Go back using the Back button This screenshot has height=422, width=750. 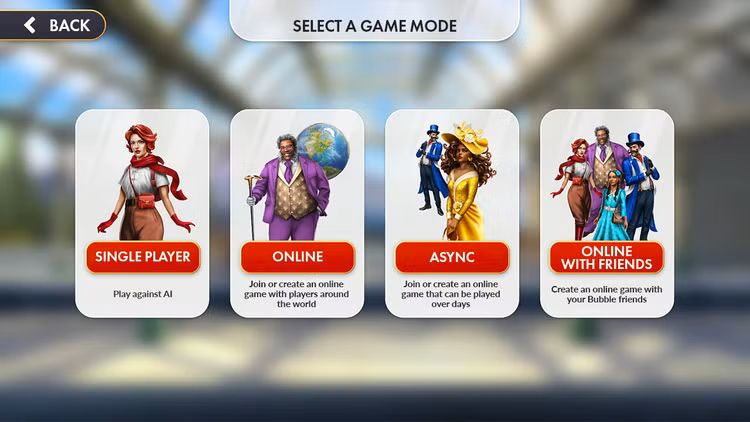[x=54, y=25]
